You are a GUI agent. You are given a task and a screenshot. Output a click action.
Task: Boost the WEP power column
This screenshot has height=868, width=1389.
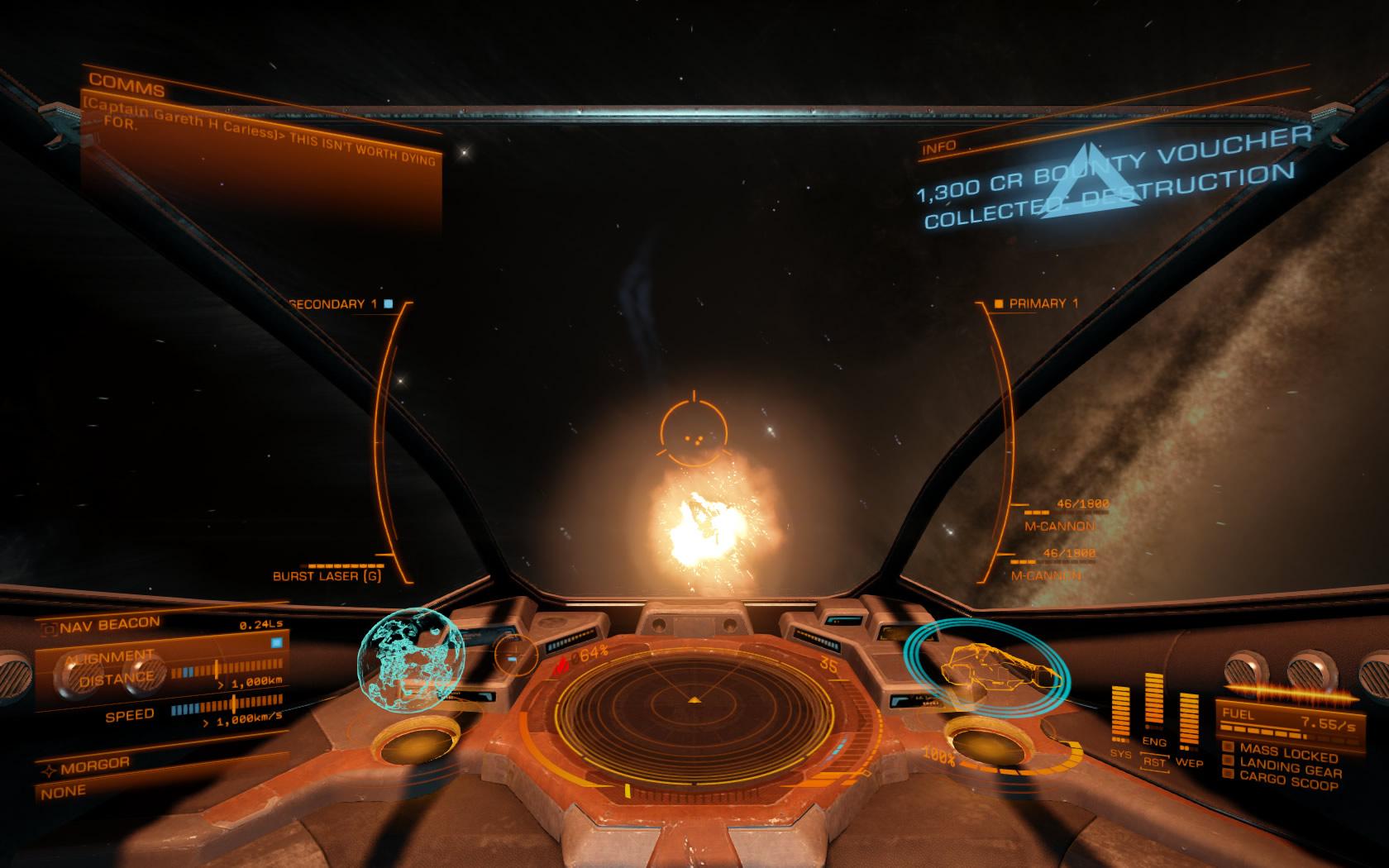pyautogui.click(x=1189, y=720)
